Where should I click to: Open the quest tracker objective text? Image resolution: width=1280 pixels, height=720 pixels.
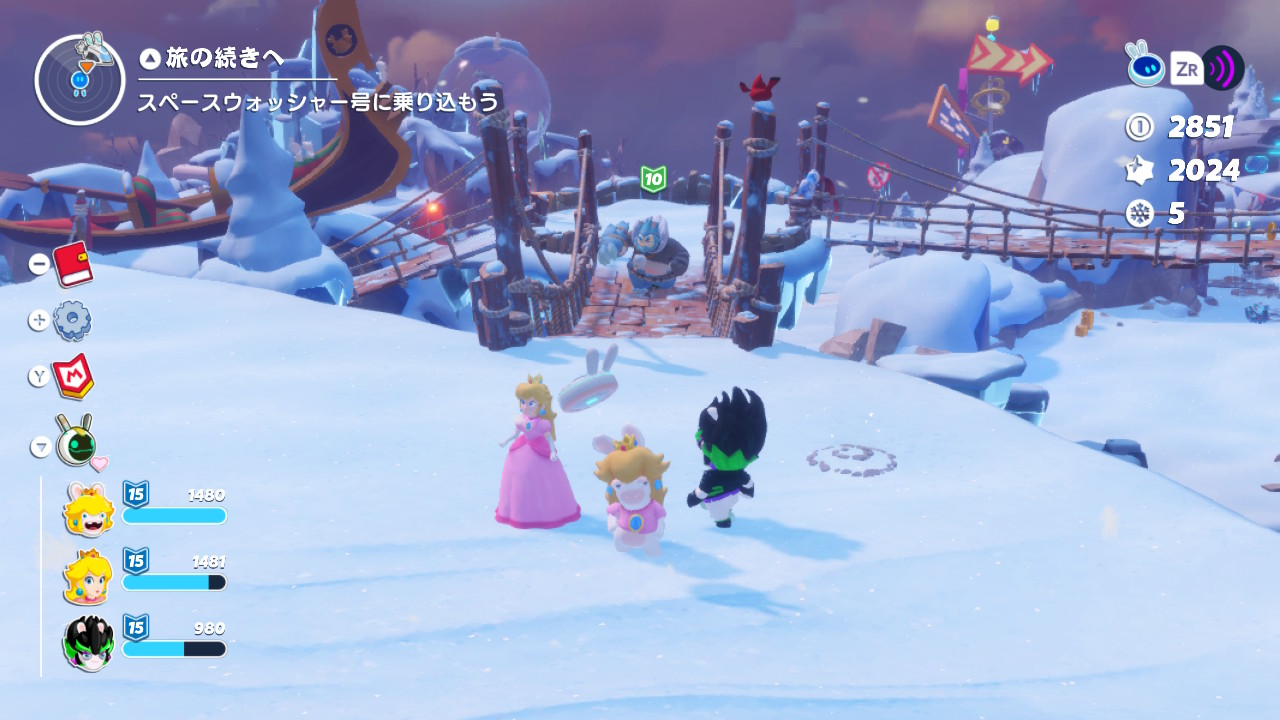click(318, 102)
